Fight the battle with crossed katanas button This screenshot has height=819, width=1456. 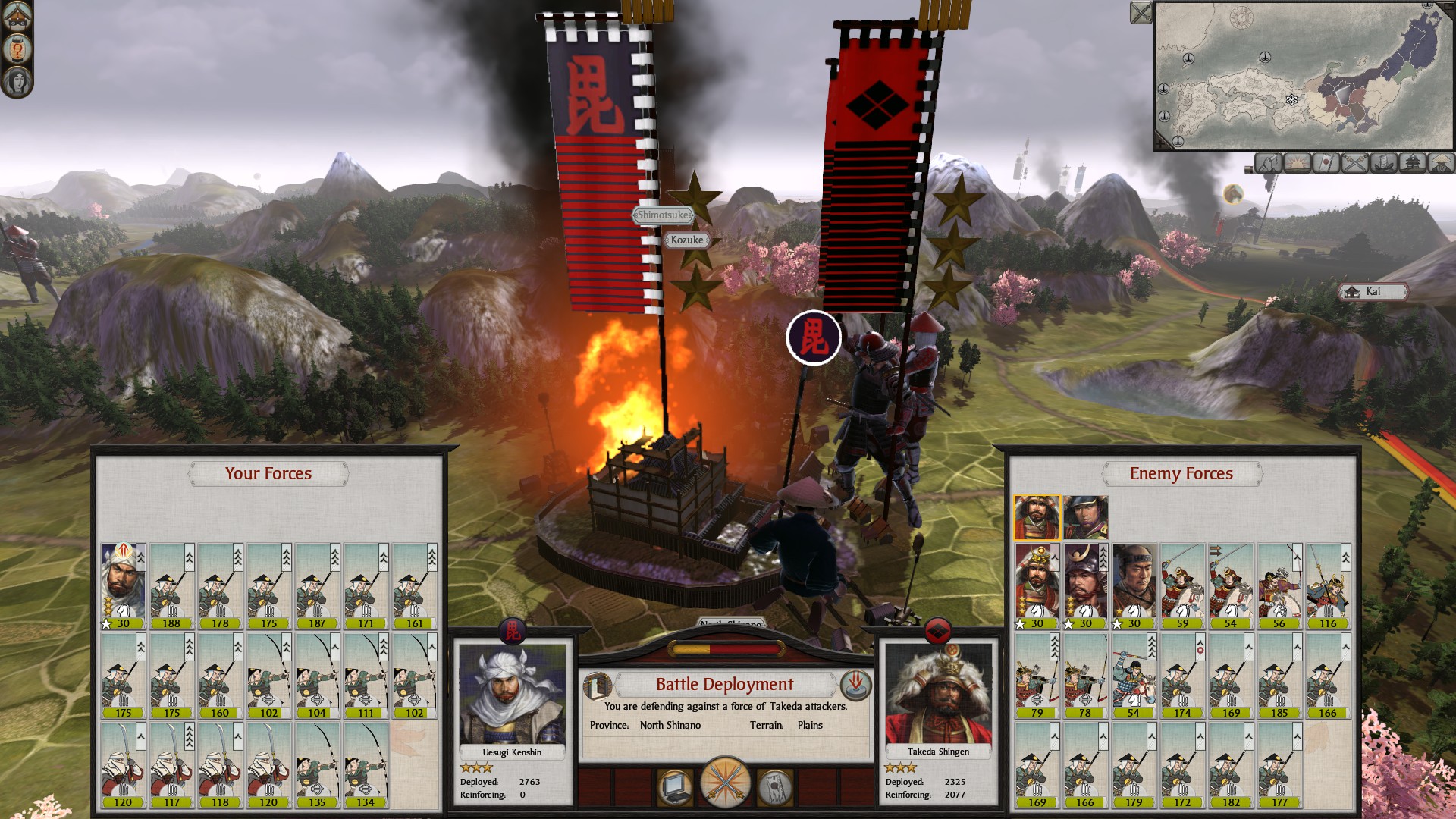pyautogui.click(x=725, y=784)
